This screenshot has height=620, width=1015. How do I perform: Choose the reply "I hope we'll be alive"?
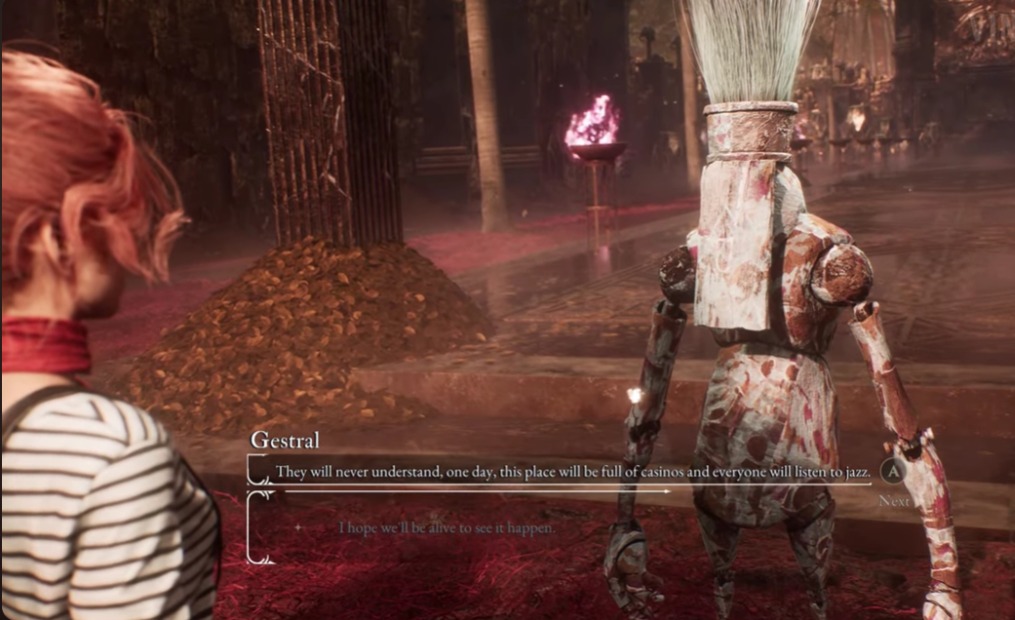tap(445, 527)
